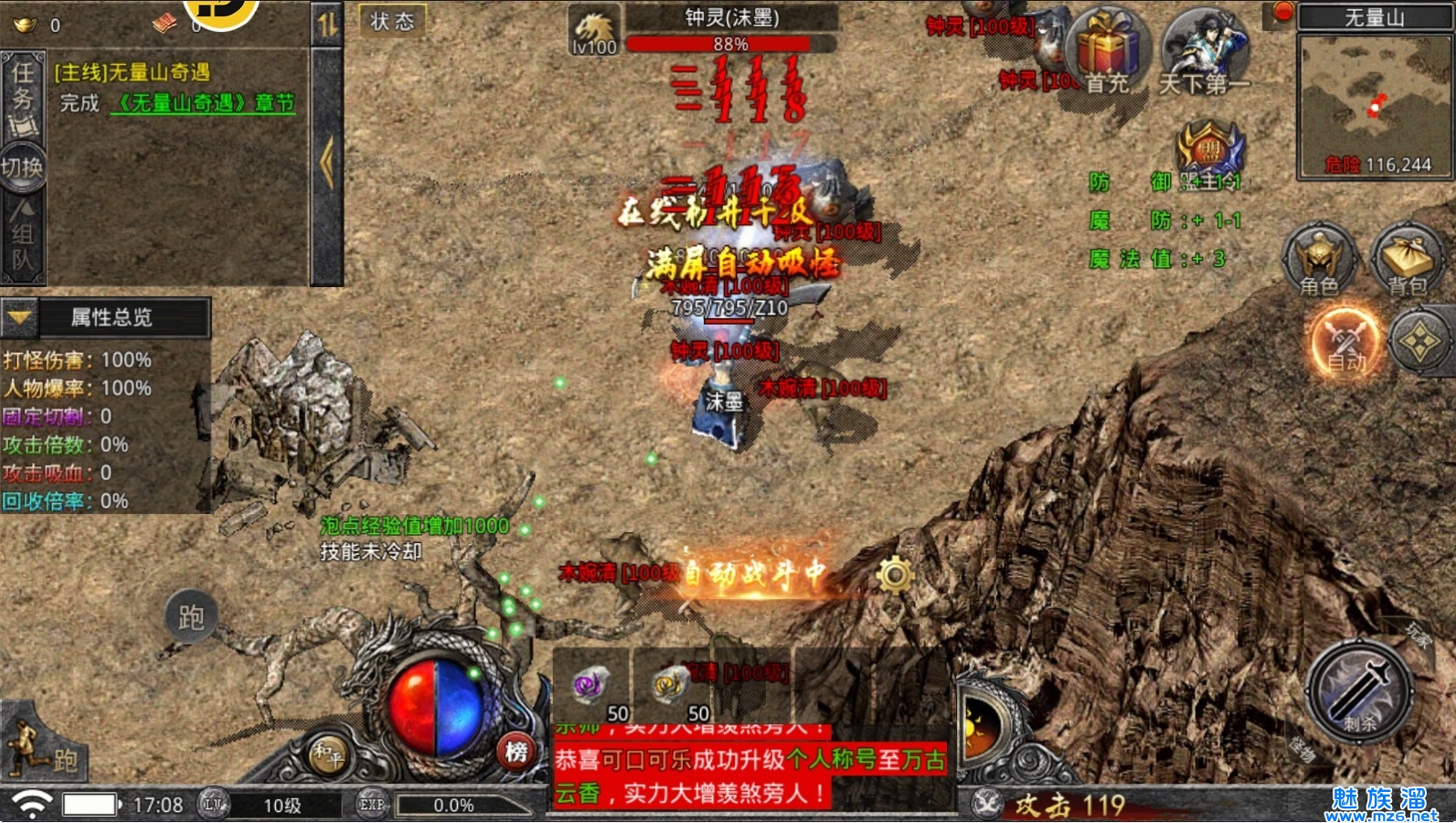
Task: Collapse the 属性总览 attribute overview
Action: click(20, 317)
